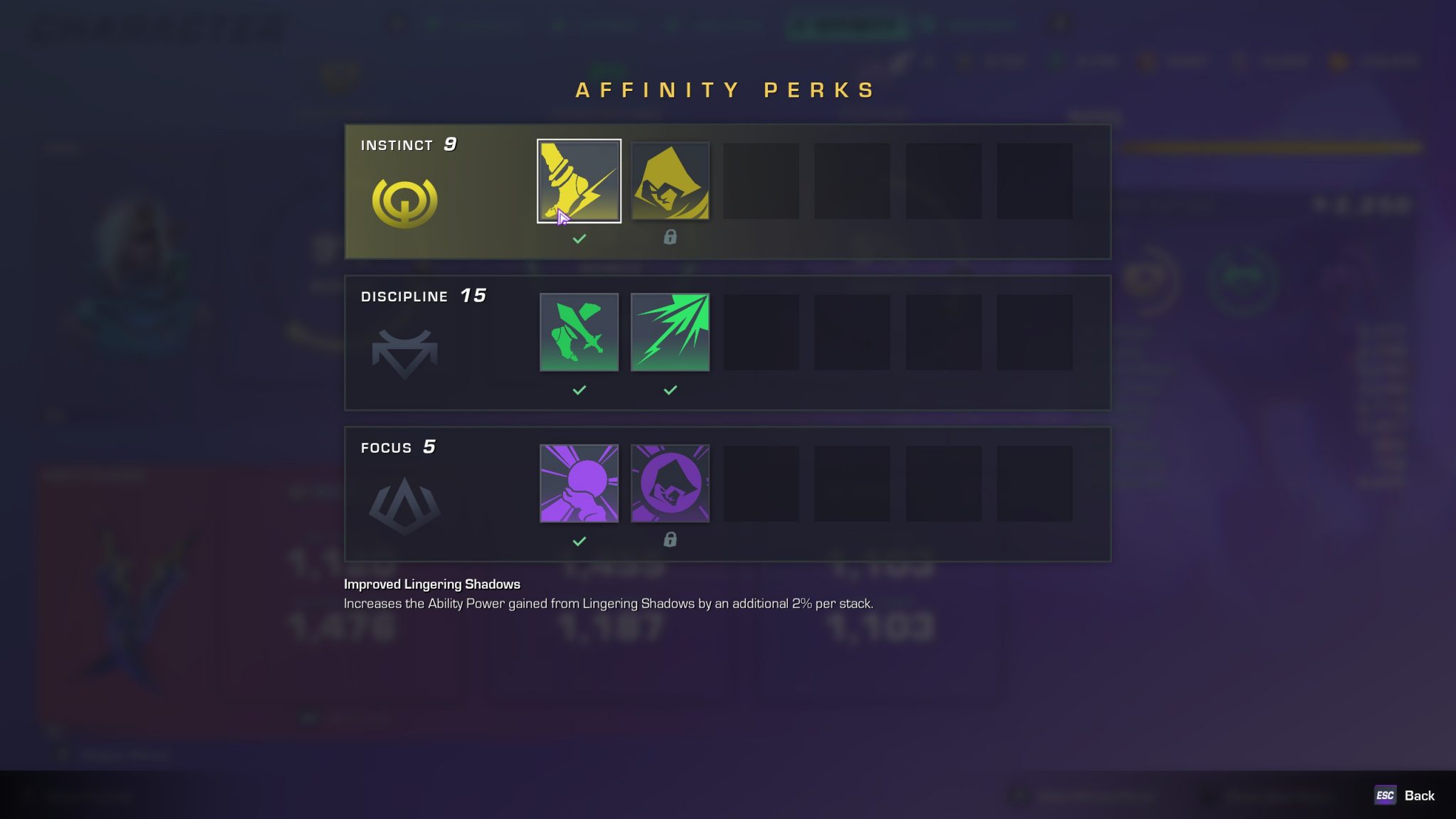Click the locked hooded-figure perk in Instinct row

[670, 181]
